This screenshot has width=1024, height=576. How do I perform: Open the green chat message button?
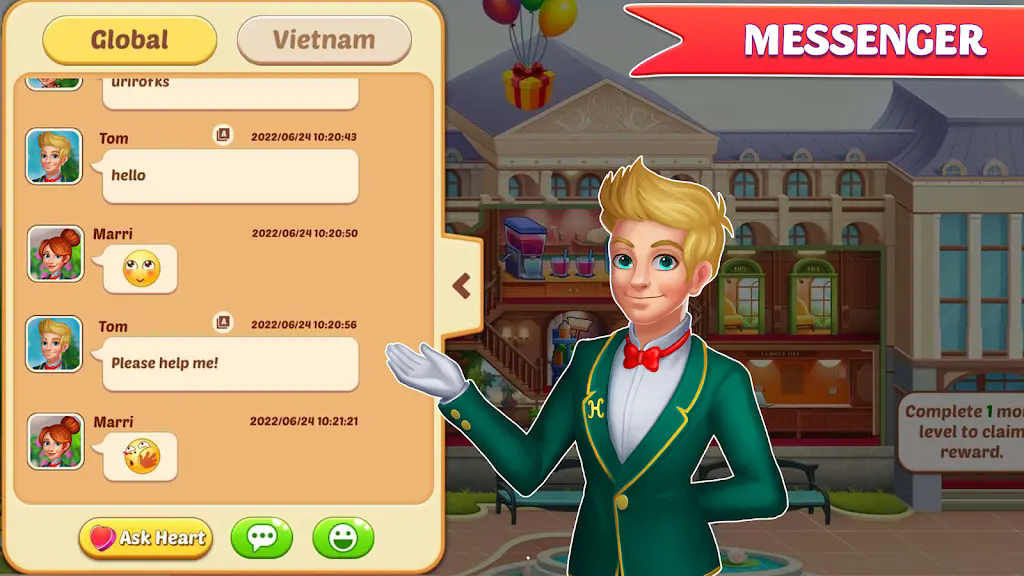pyautogui.click(x=262, y=538)
